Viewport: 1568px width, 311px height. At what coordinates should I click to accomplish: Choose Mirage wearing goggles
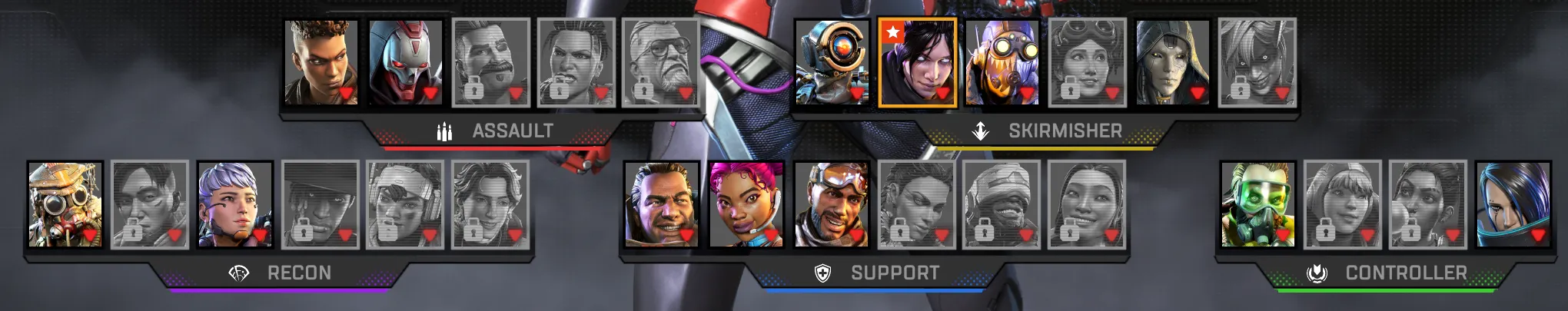pyautogui.click(x=831, y=204)
